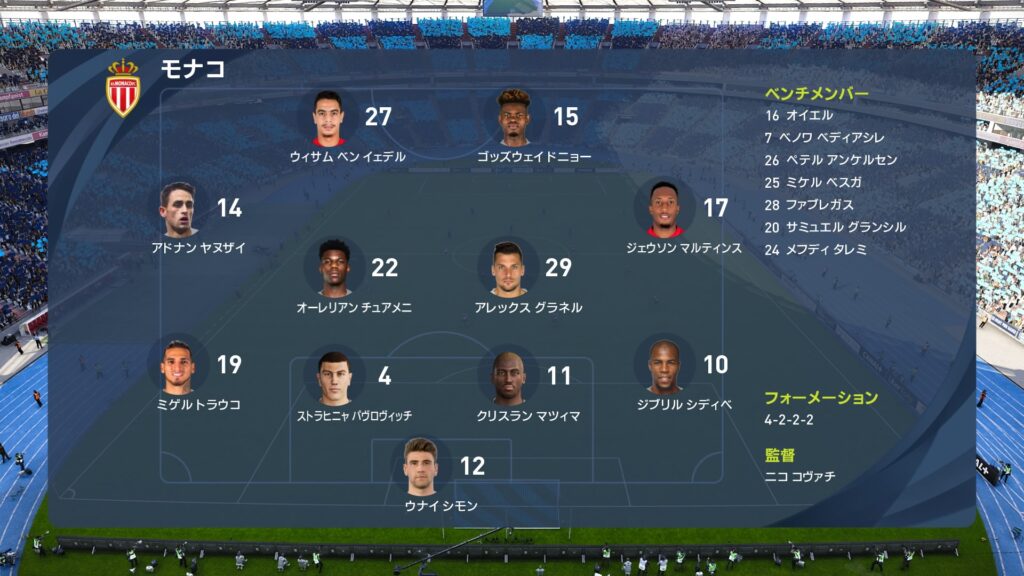Viewport: 1024px width, 576px height.
Task: Select bench member 16 オイエル
Action: pyautogui.click(x=799, y=116)
